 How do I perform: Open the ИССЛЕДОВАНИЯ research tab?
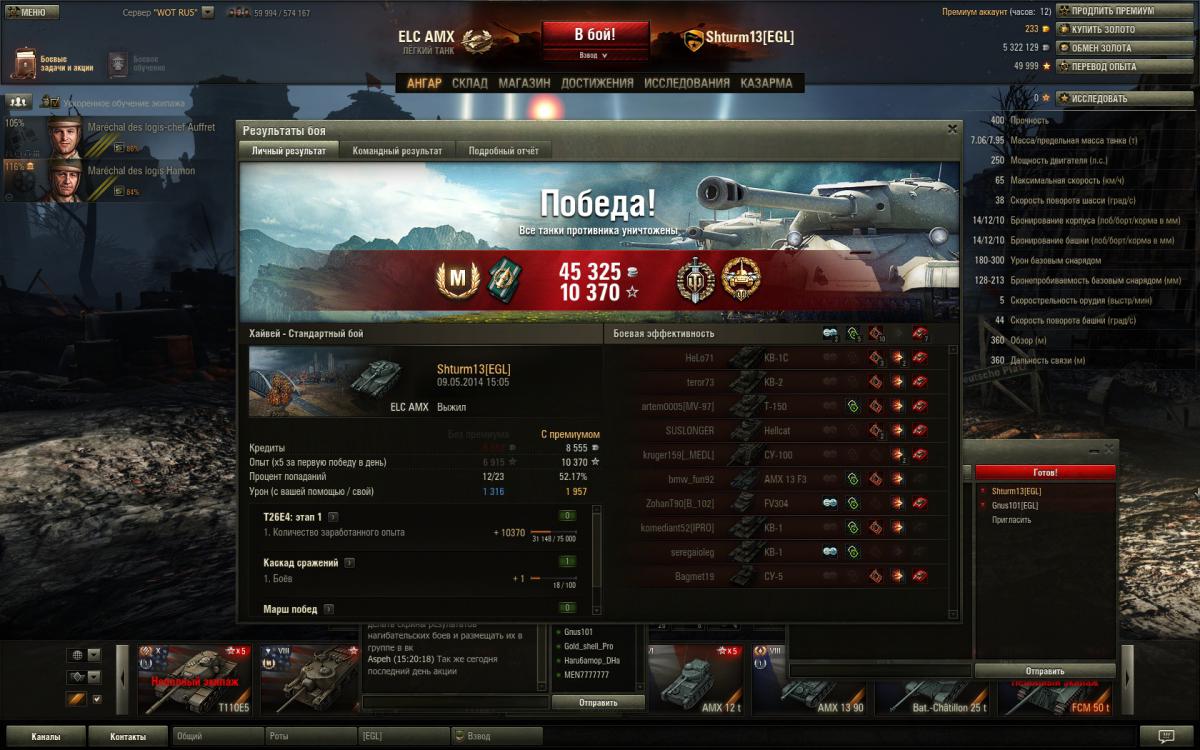[686, 83]
